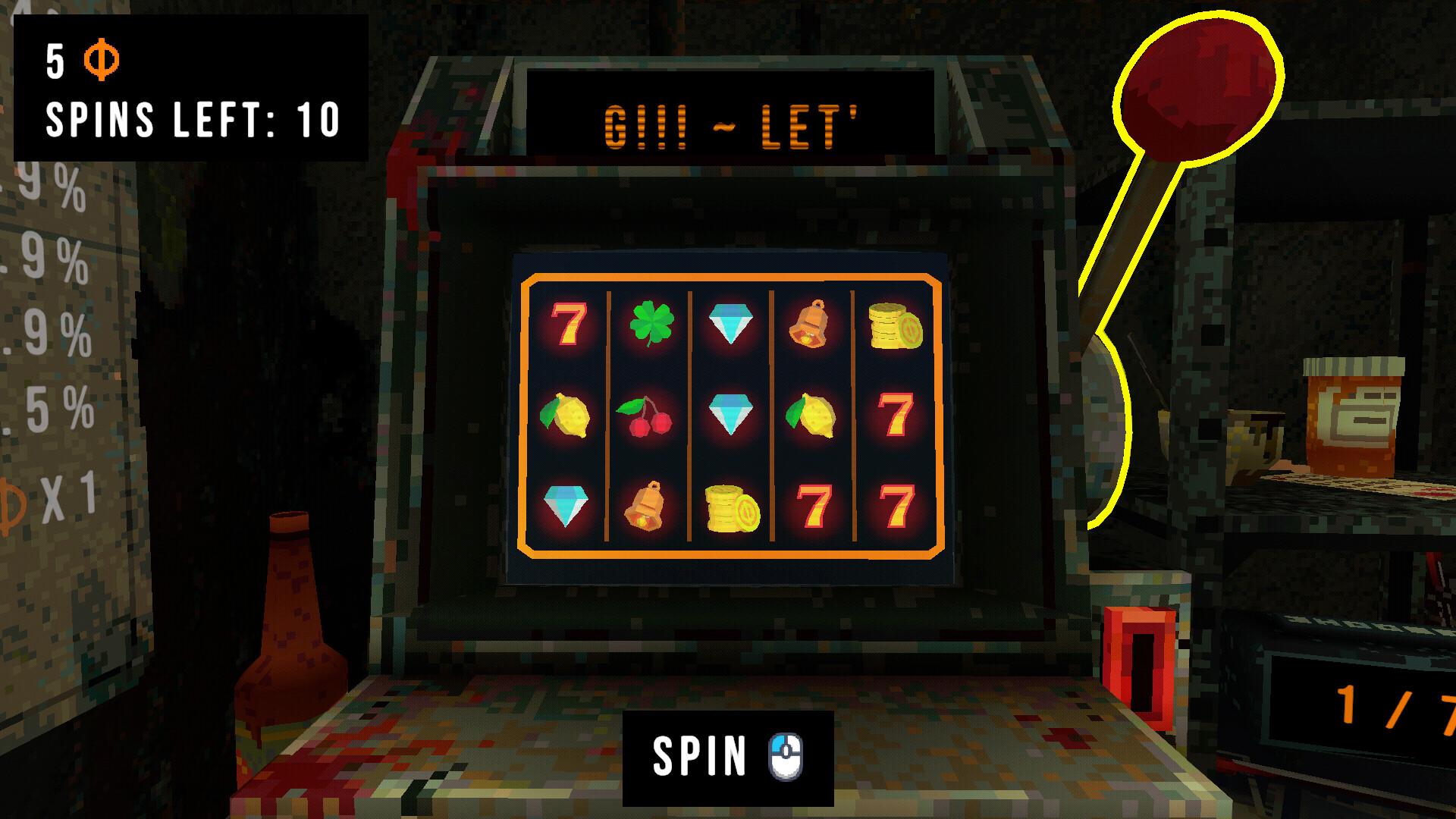Select the coin stack symbol on the fifth reel
The width and height of the screenshot is (1456, 819).
pyautogui.click(x=895, y=326)
